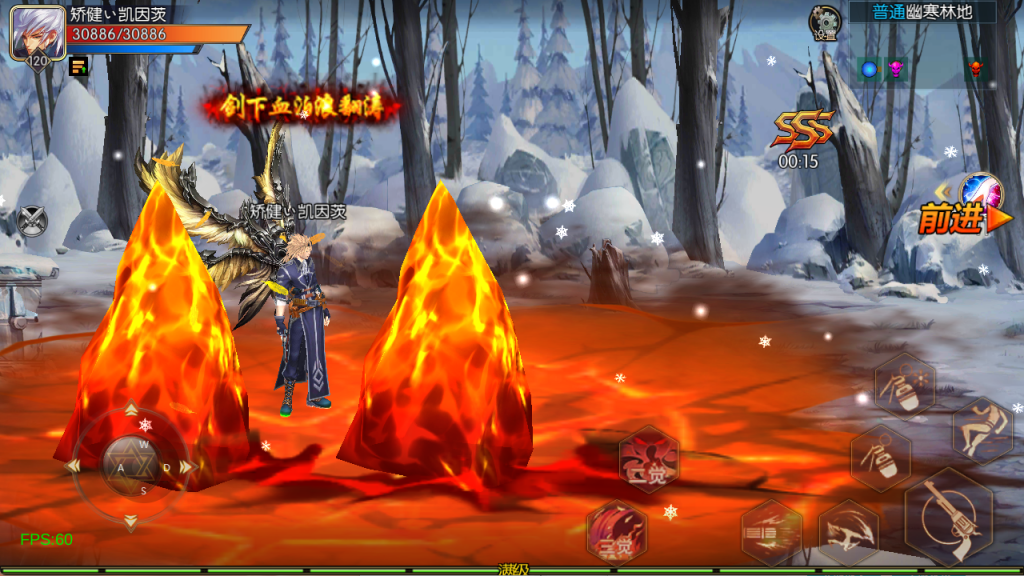The height and width of the screenshot is (576, 1024).
Task: Click the 普通幽寒林地 stage title bar
Action: (921, 12)
